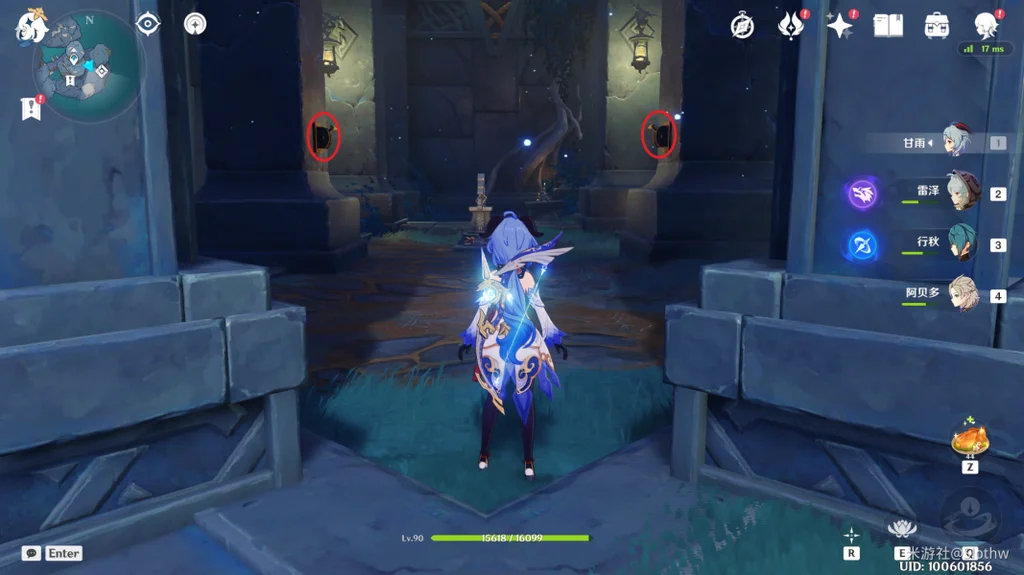The image size is (1024, 575).
Task: Click the circular star icon beside the eye
Action: (x=195, y=24)
